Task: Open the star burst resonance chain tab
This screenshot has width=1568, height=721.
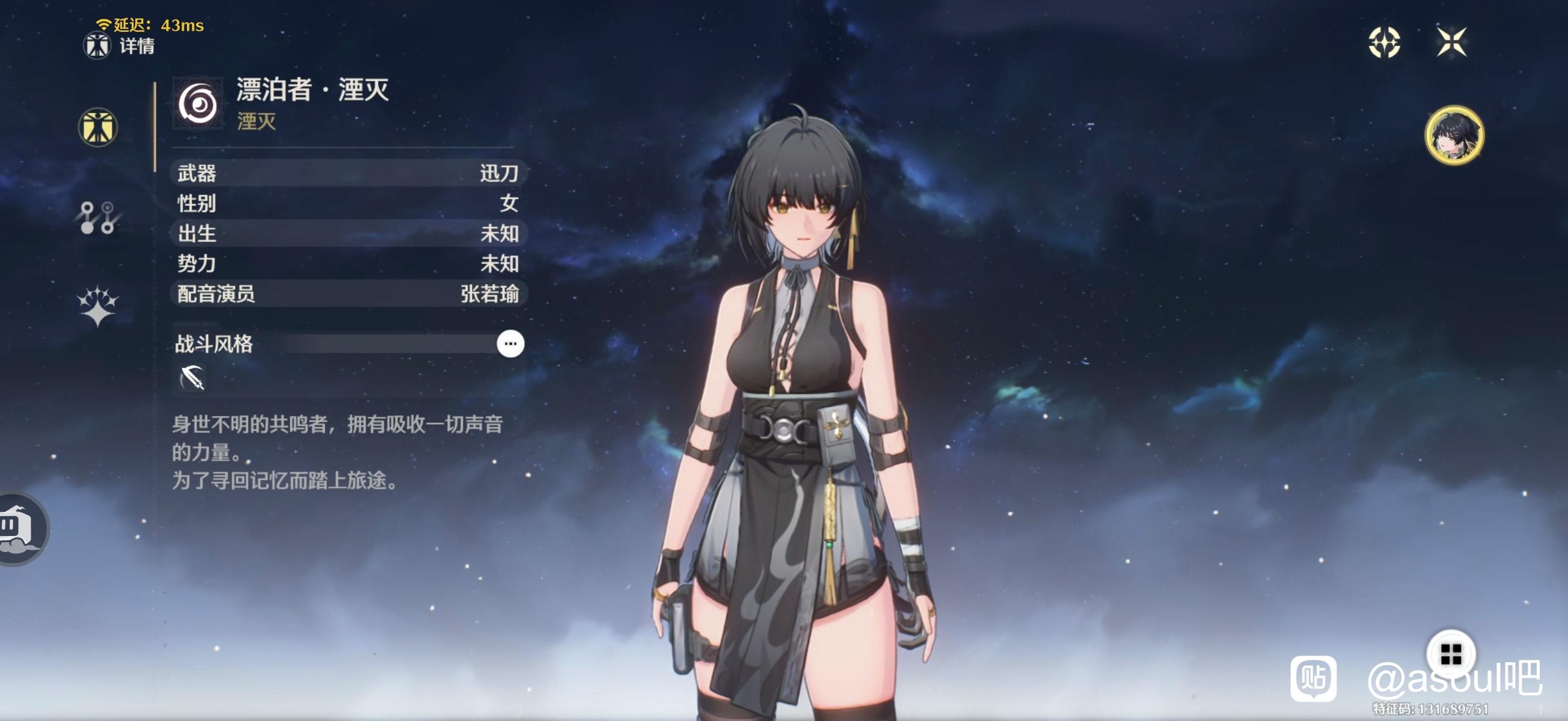Action: click(97, 305)
